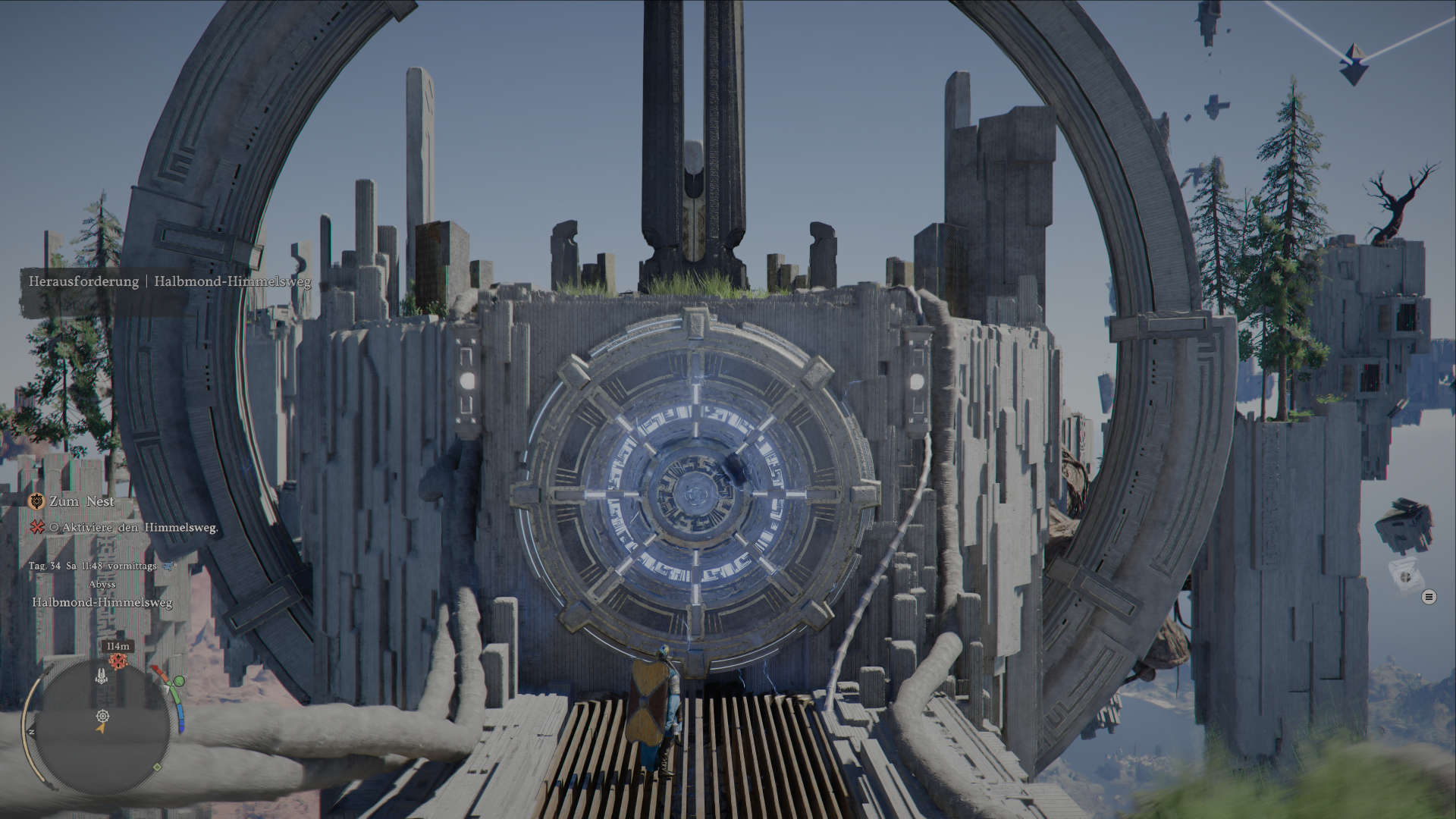Click the green circle beside the minimap gauge

point(179,682)
